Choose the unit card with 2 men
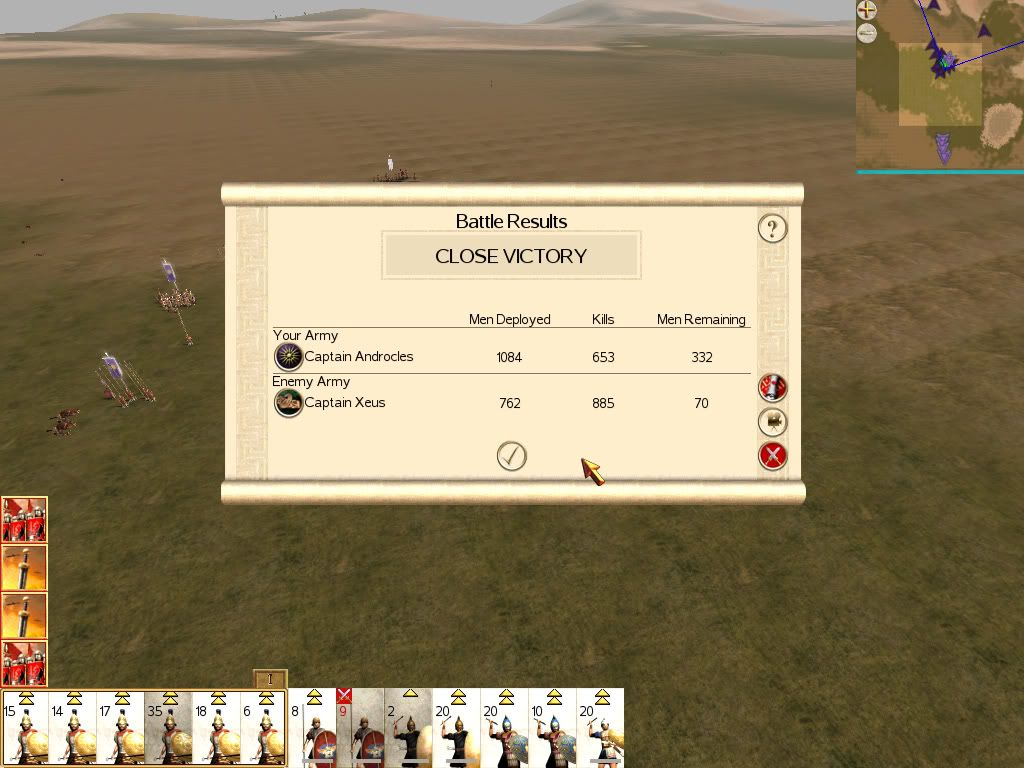Image resolution: width=1024 pixels, height=768 pixels. coord(408,728)
